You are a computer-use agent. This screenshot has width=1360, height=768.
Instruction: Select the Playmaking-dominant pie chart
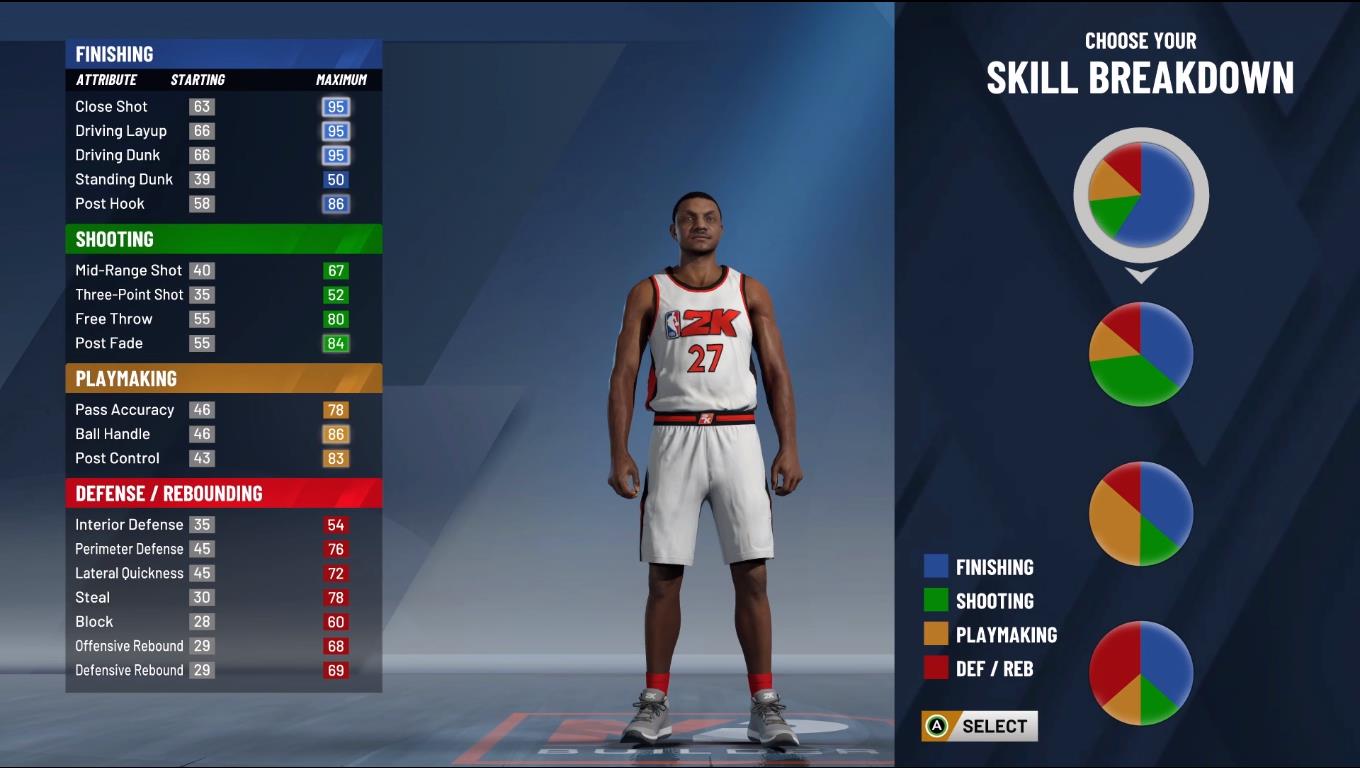point(1140,513)
